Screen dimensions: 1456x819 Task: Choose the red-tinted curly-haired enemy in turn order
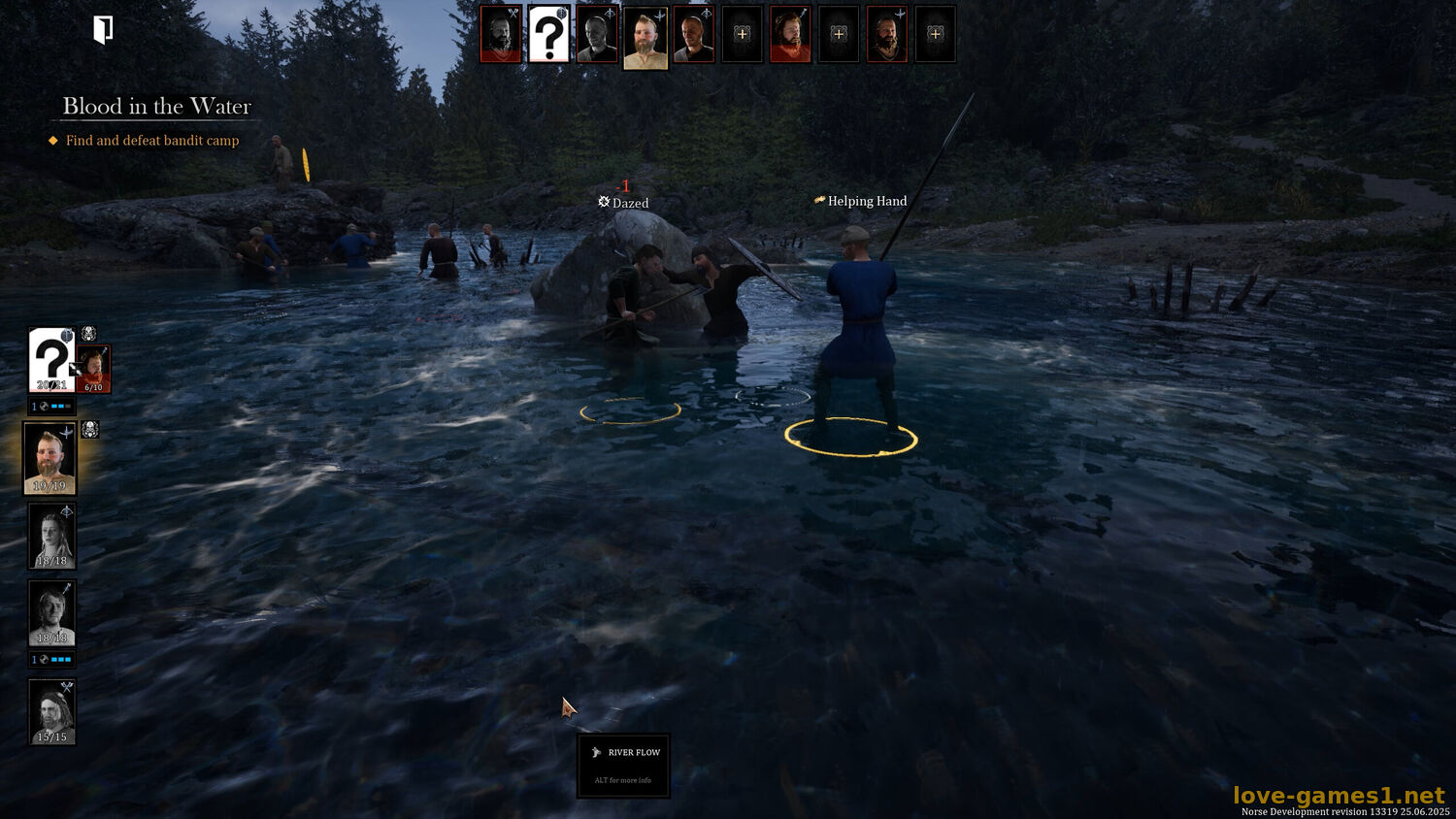pyautogui.click(x=790, y=35)
